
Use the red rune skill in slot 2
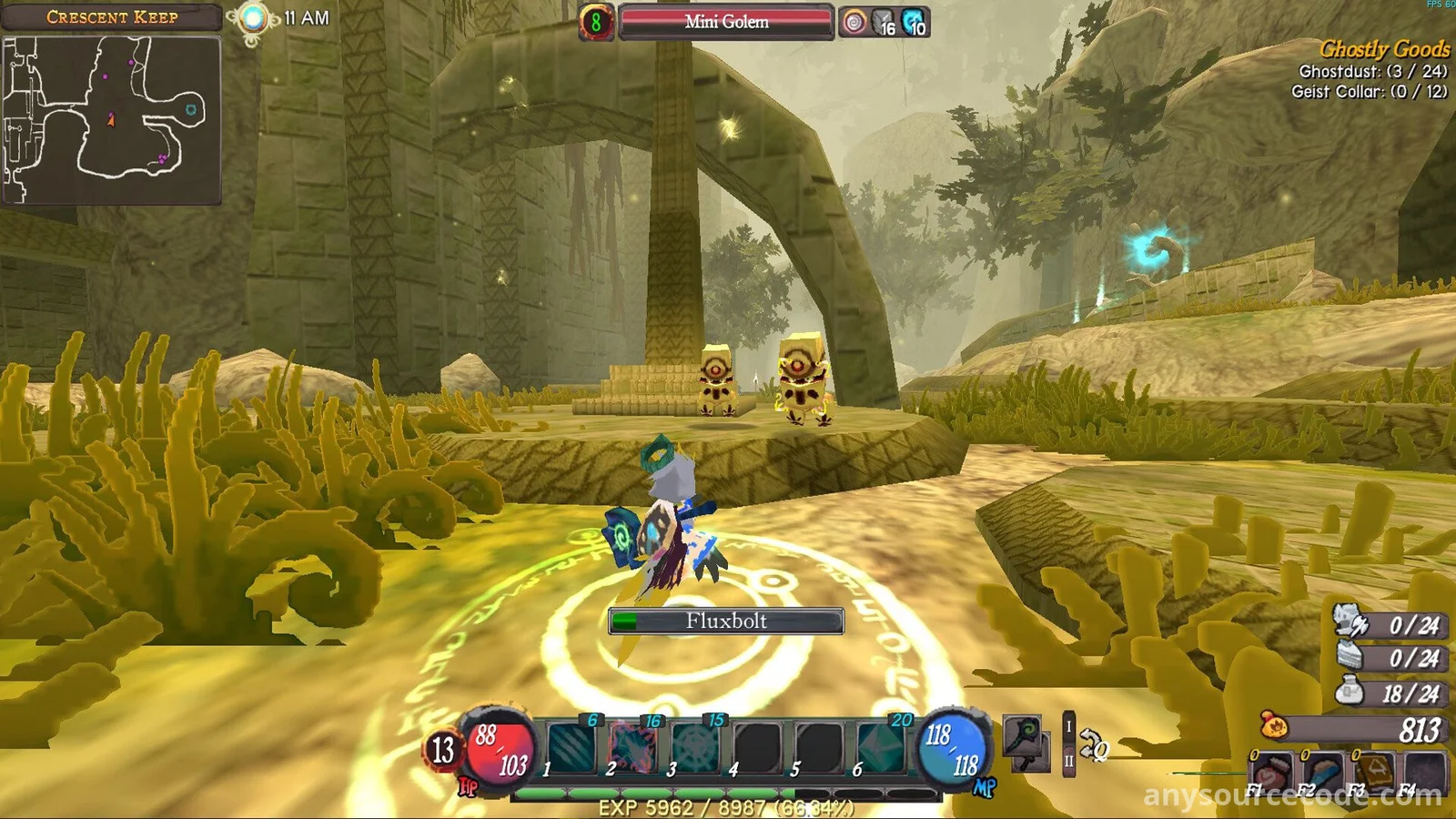(632, 748)
